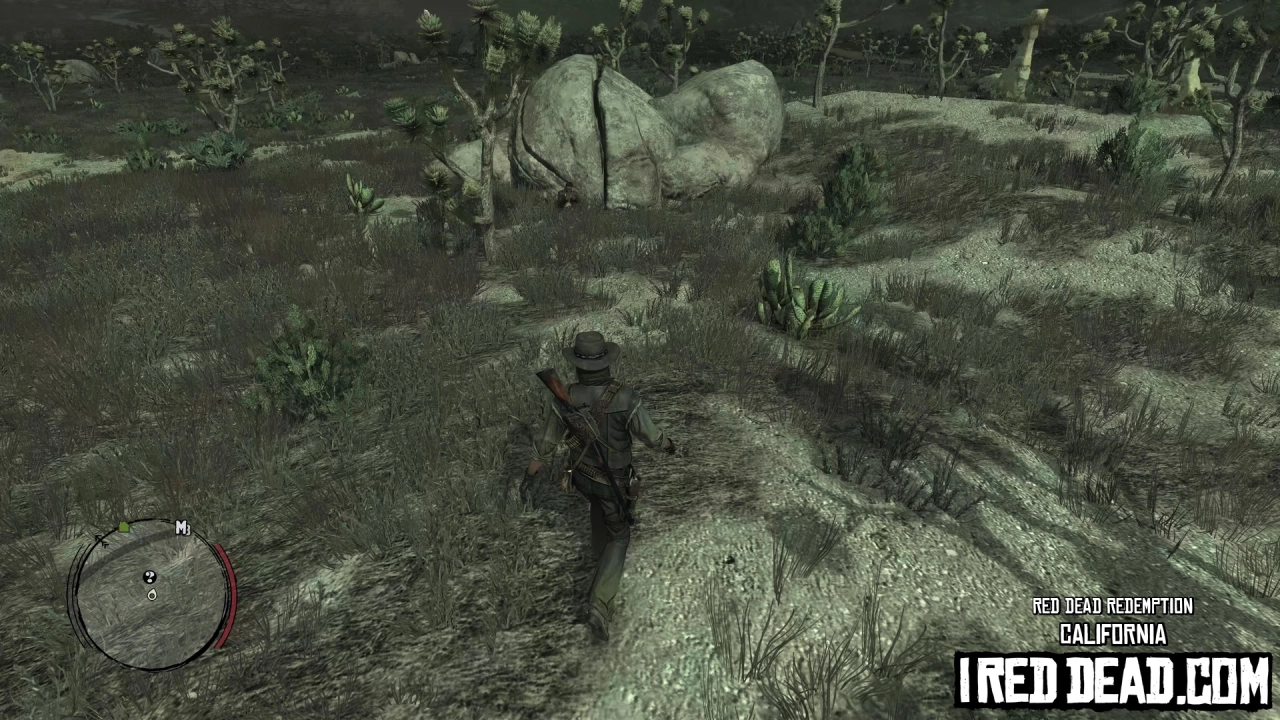Click the IREDDEAD.COM watermark banner
The width and height of the screenshot is (1280, 720).
pyautogui.click(x=1110, y=681)
